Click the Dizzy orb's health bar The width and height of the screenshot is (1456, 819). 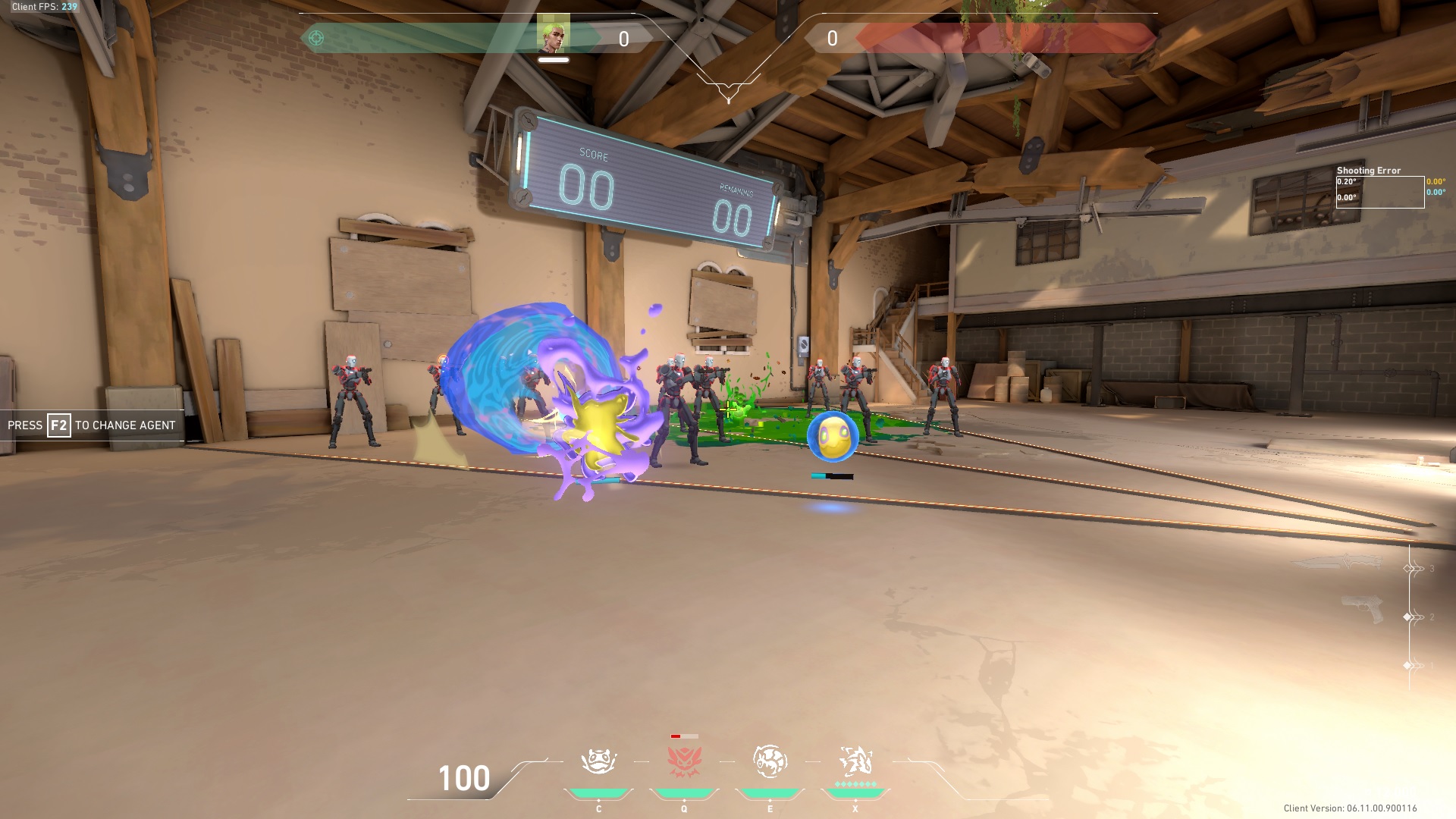832,477
